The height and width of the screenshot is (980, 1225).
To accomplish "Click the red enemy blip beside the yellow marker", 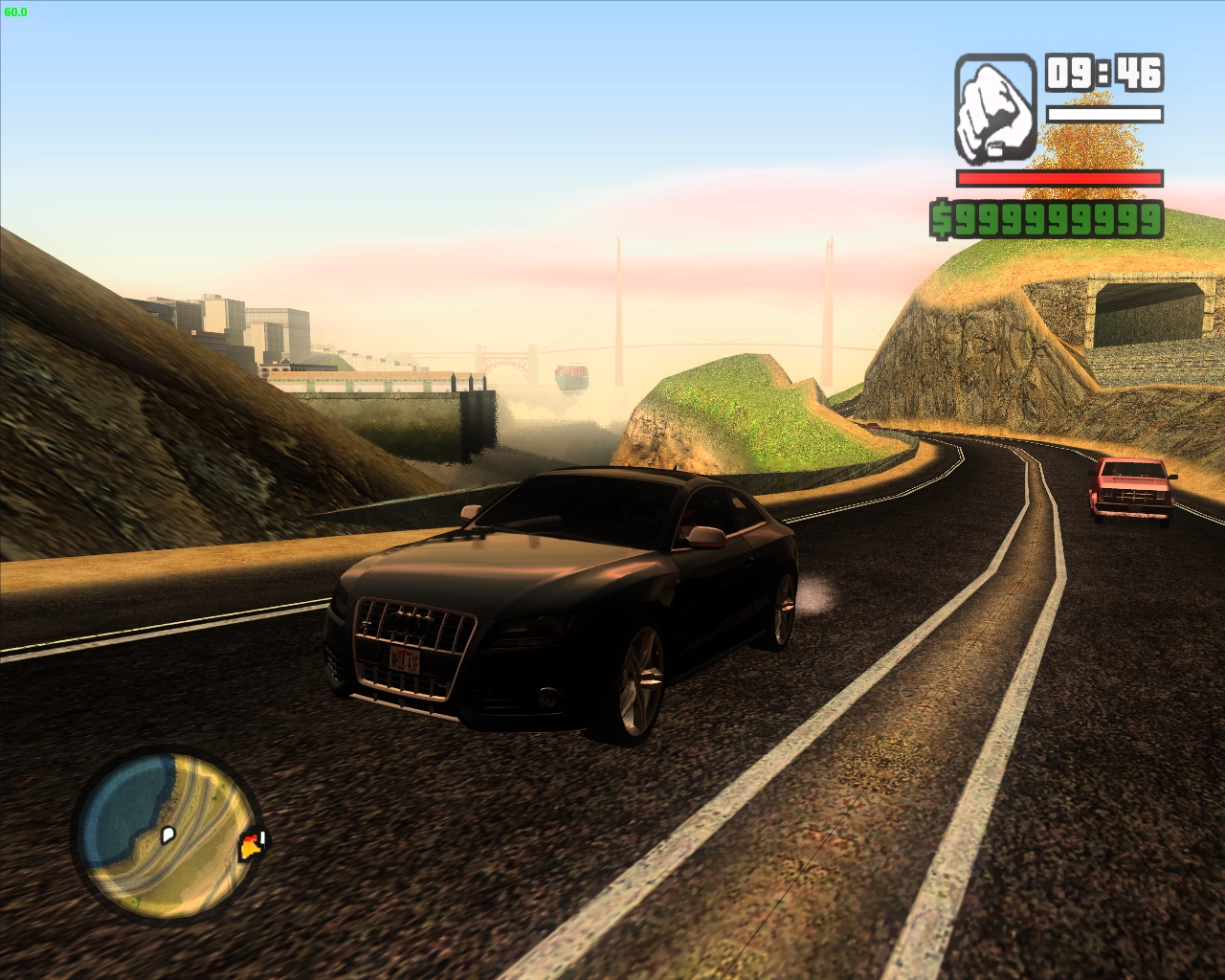I will 252,837.
